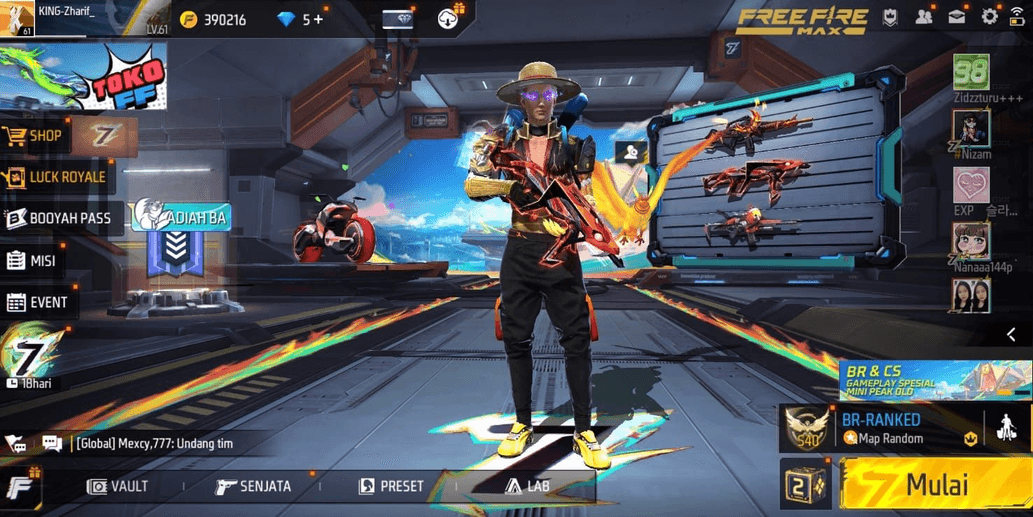Image resolution: width=1033 pixels, height=517 pixels.
Task: Open the BR-RANKED mode selector
Action: (x=880, y=428)
